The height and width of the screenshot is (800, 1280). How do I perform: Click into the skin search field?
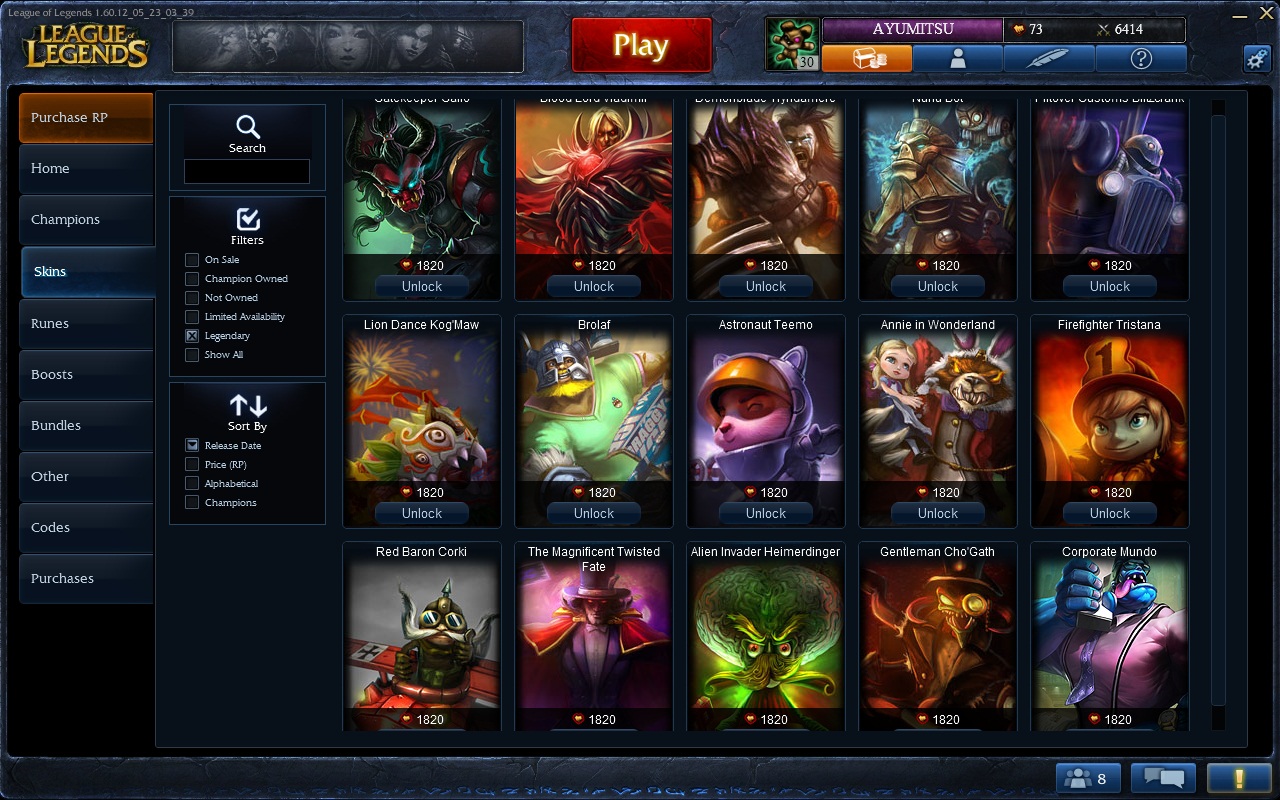[x=247, y=172]
